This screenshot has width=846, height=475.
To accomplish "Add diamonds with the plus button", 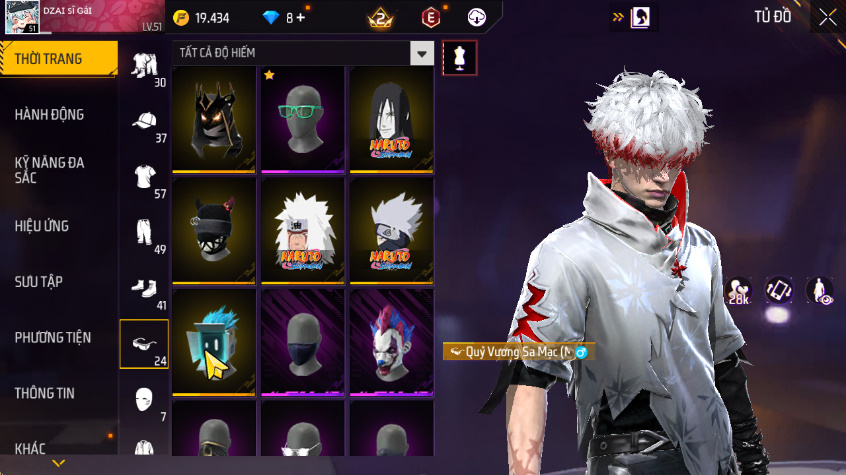I will tap(300, 18).
